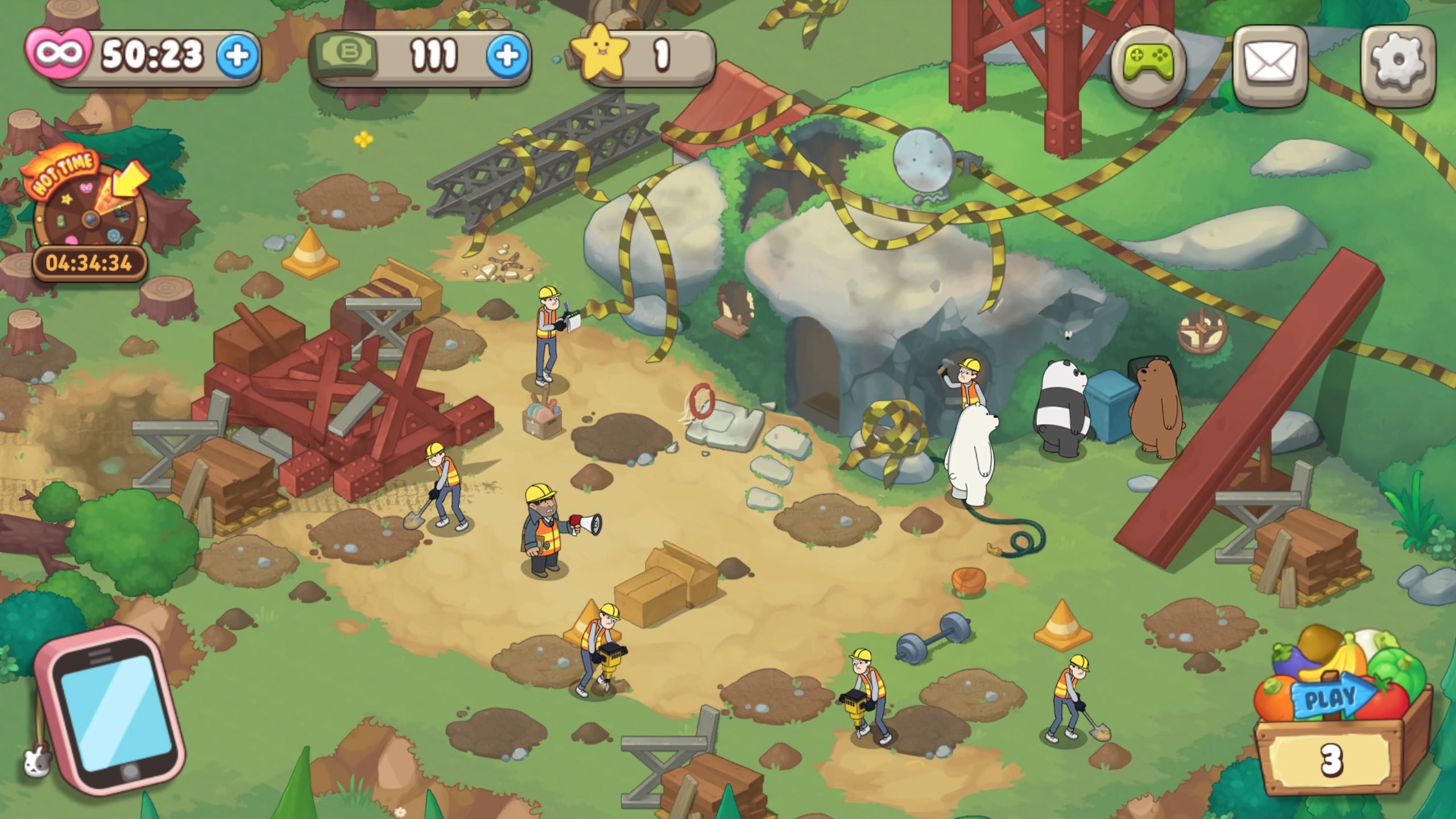
Task: Add more lives with the plus button
Action: [x=237, y=56]
